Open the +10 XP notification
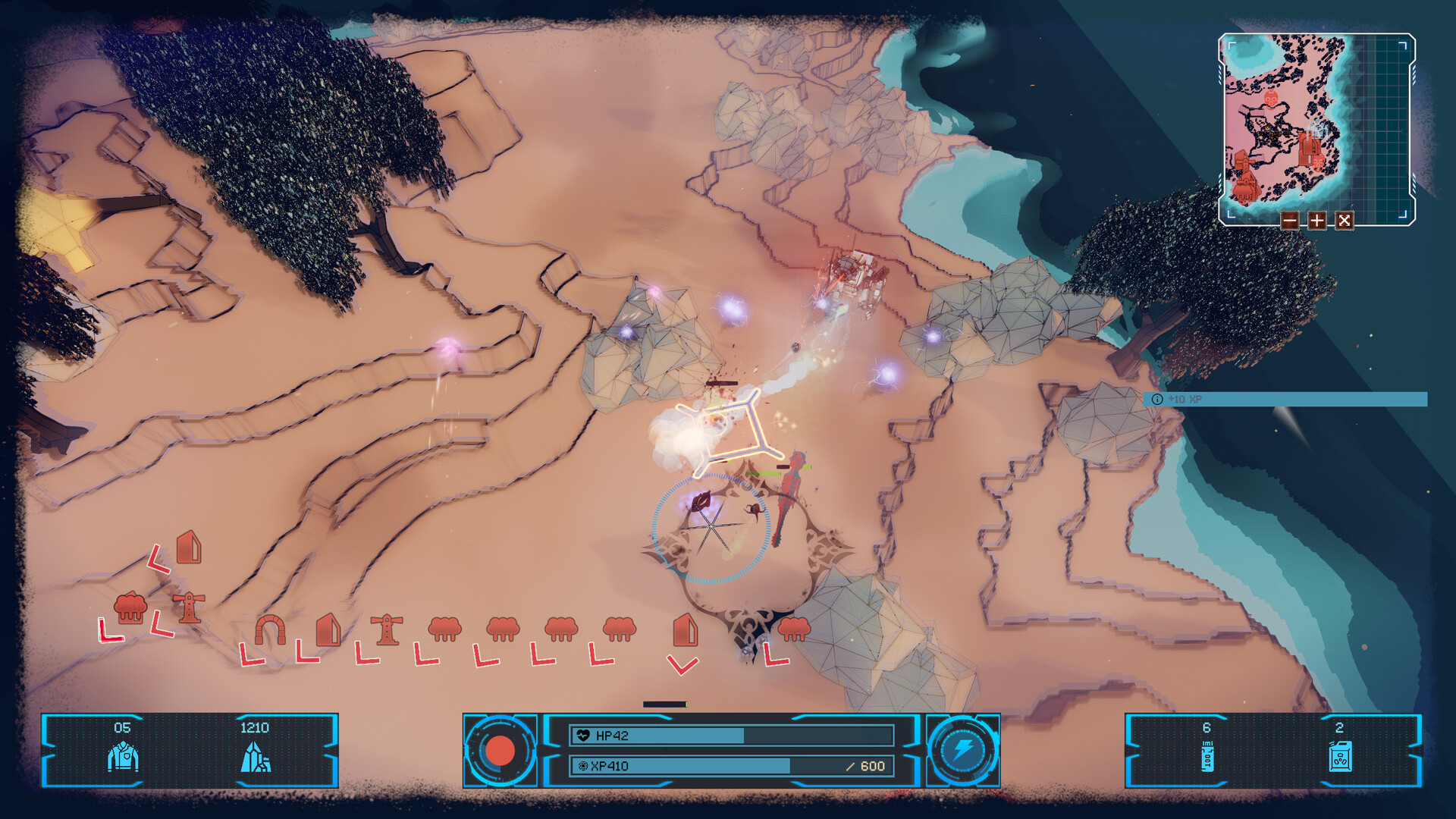 pyautogui.click(x=1285, y=399)
